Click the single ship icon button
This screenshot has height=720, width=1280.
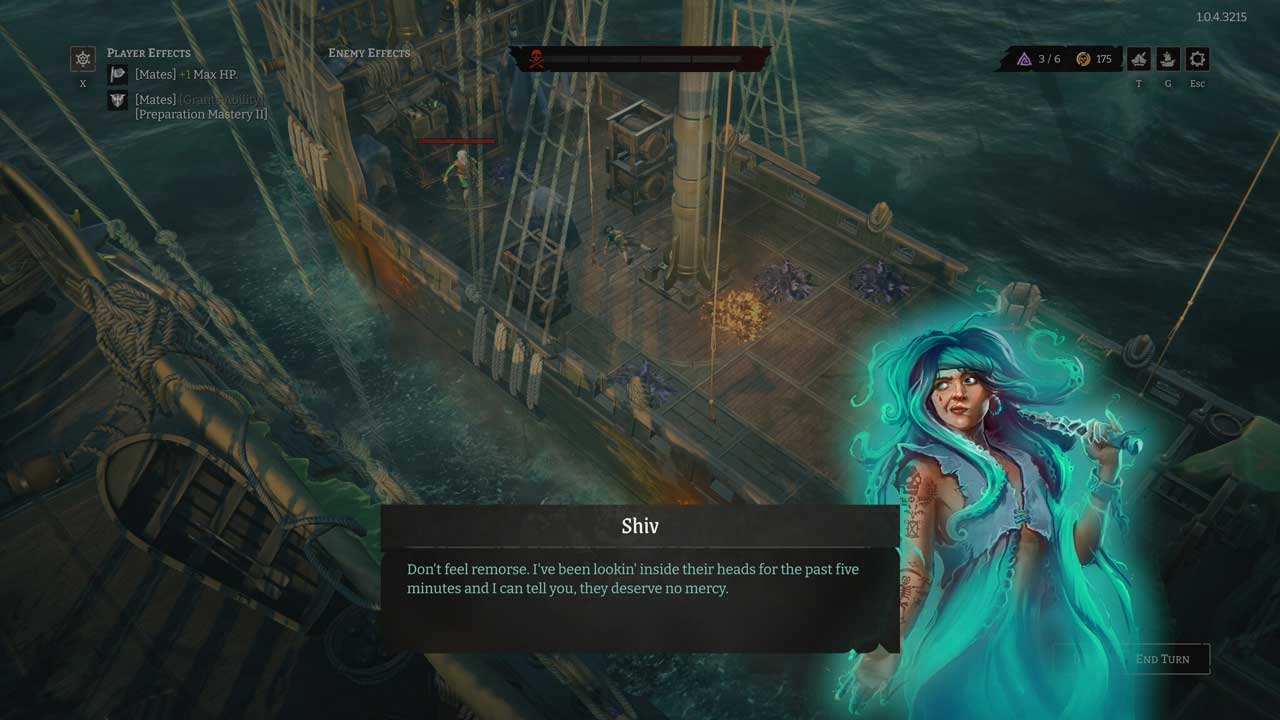(1168, 59)
